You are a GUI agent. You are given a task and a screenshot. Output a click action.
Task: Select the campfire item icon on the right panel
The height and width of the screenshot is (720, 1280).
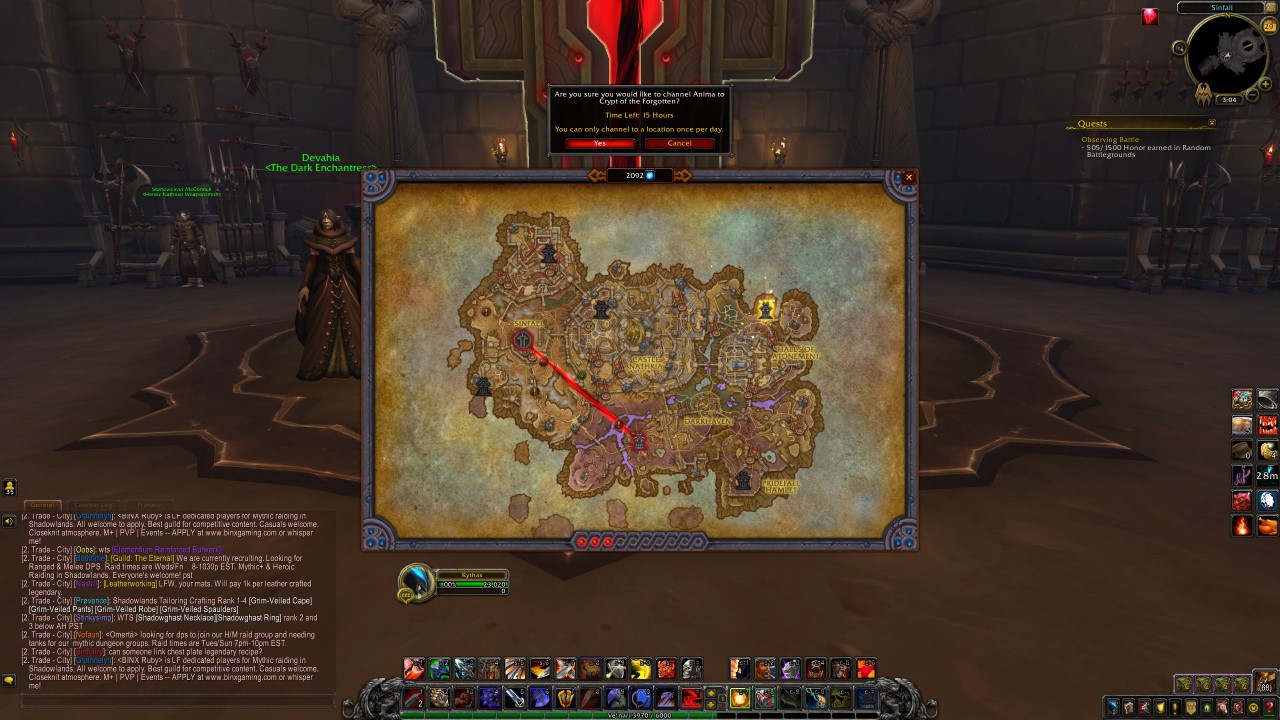coord(1242,525)
